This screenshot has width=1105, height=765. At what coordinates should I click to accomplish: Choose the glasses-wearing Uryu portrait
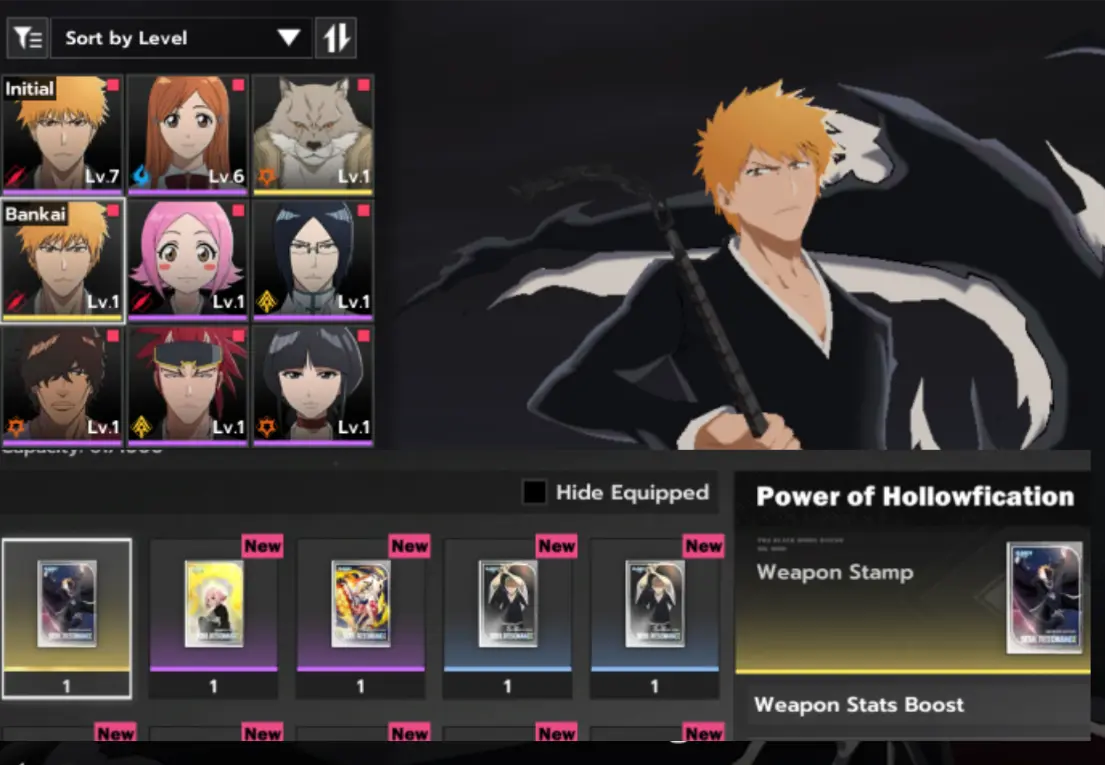click(312, 259)
